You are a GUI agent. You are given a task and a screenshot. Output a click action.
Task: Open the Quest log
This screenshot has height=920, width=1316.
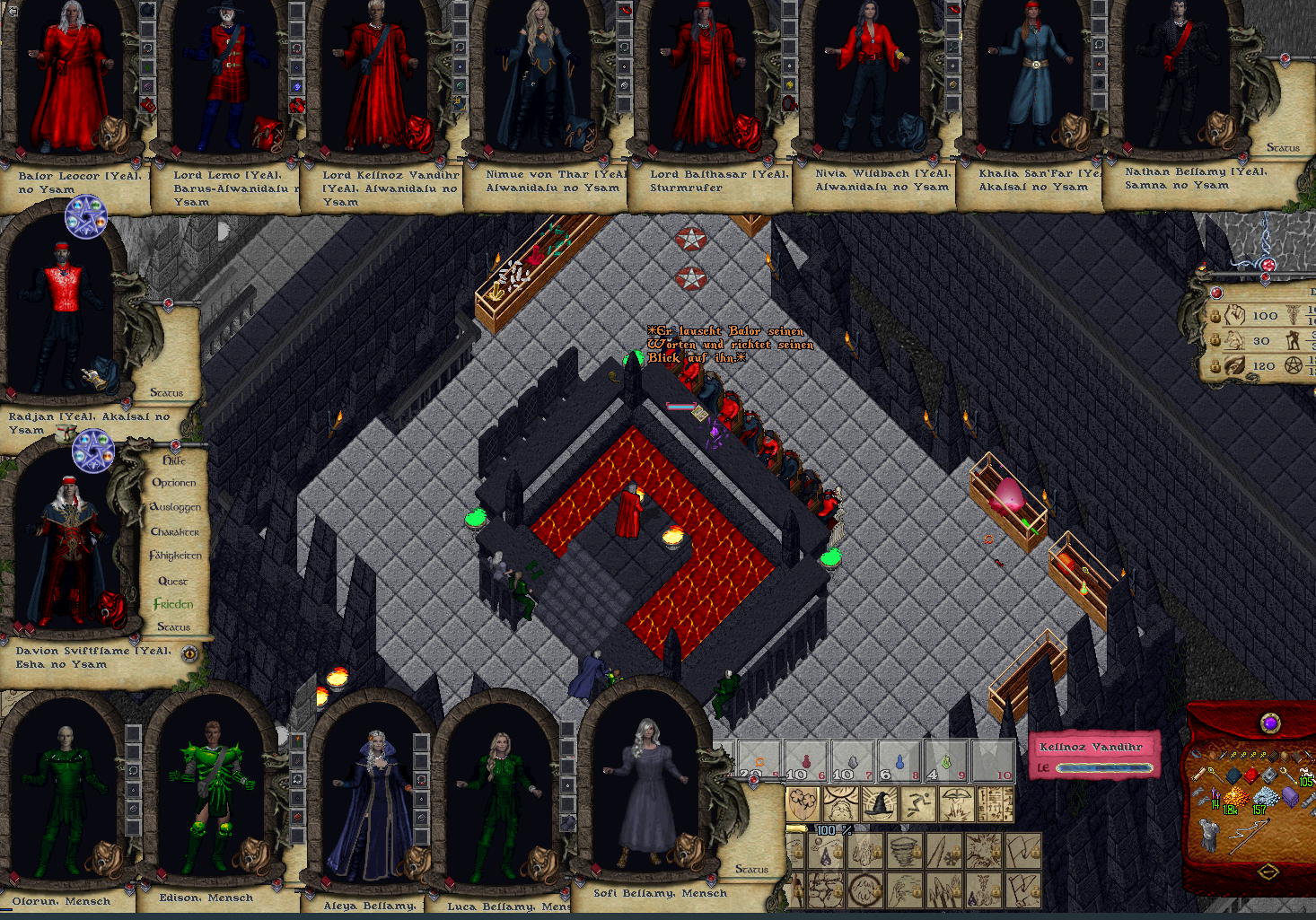tap(173, 581)
